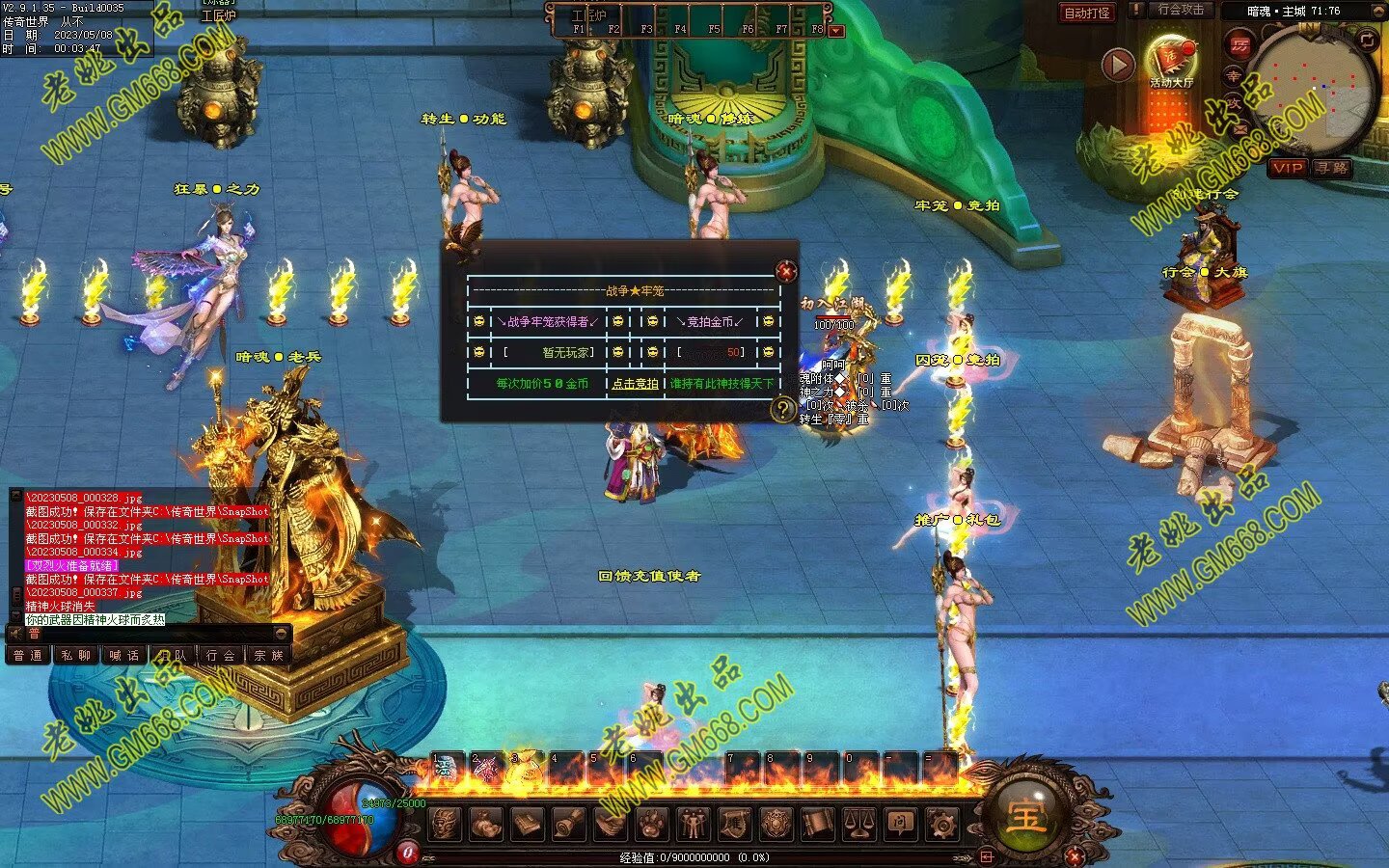Open 寻路 pathfinding
The width and height of the screenshot is (1389, 868).
(x=1332, y=168)
